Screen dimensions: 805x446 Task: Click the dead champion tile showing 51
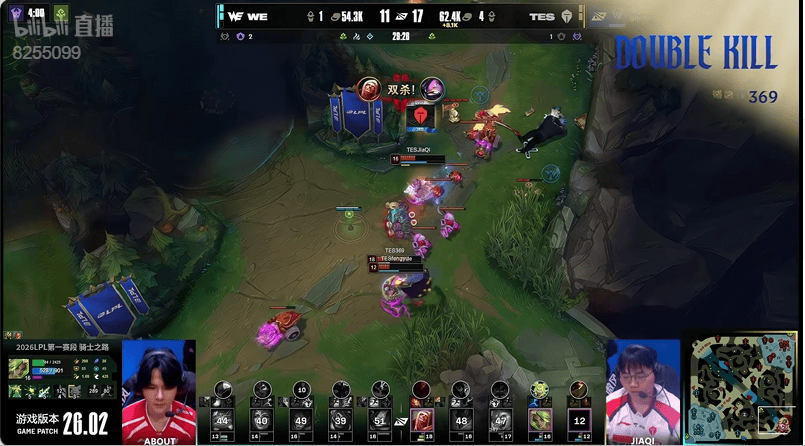[x=379, y=419]
